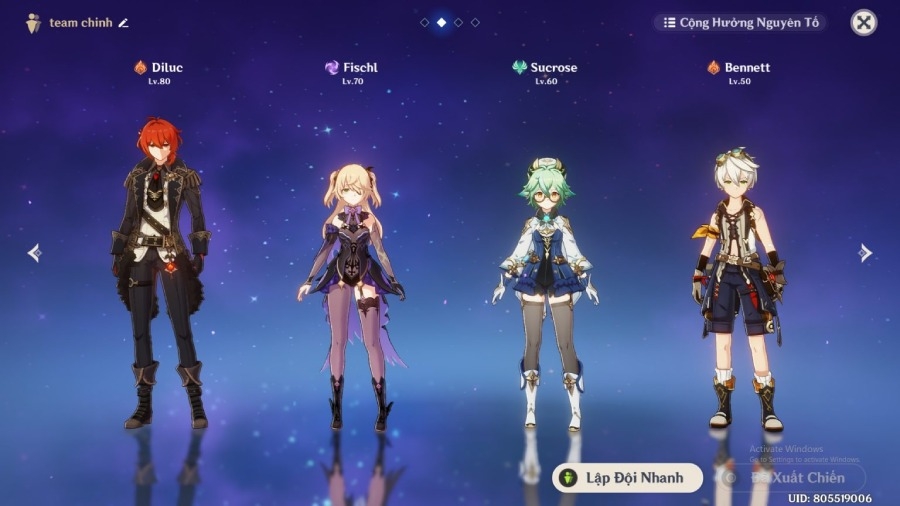
Task: Click the Lập Đội Nhanh button
Action: [627, 478]
